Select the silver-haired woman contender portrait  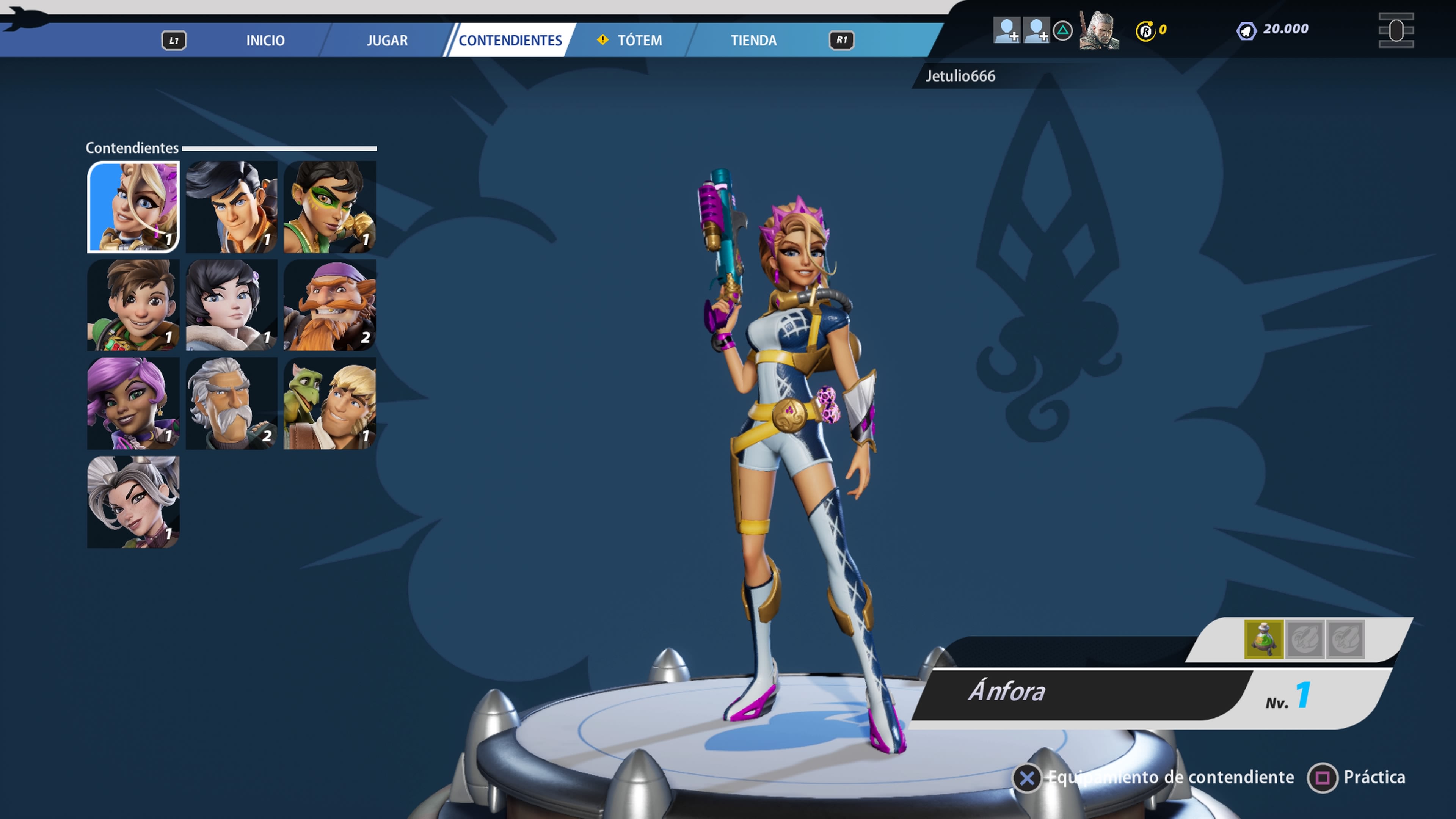[133, 502]
